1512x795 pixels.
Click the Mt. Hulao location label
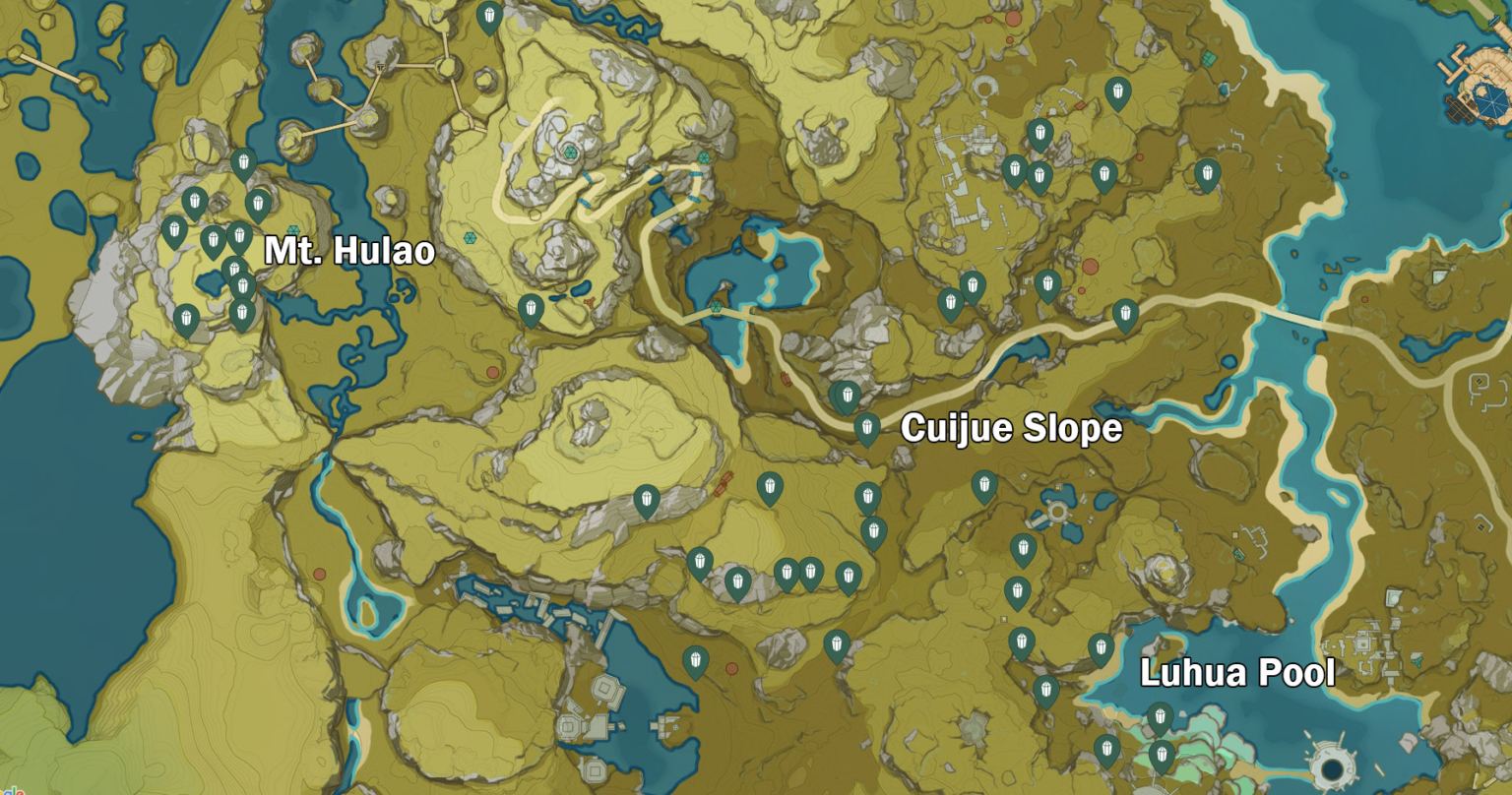(349, 252)
